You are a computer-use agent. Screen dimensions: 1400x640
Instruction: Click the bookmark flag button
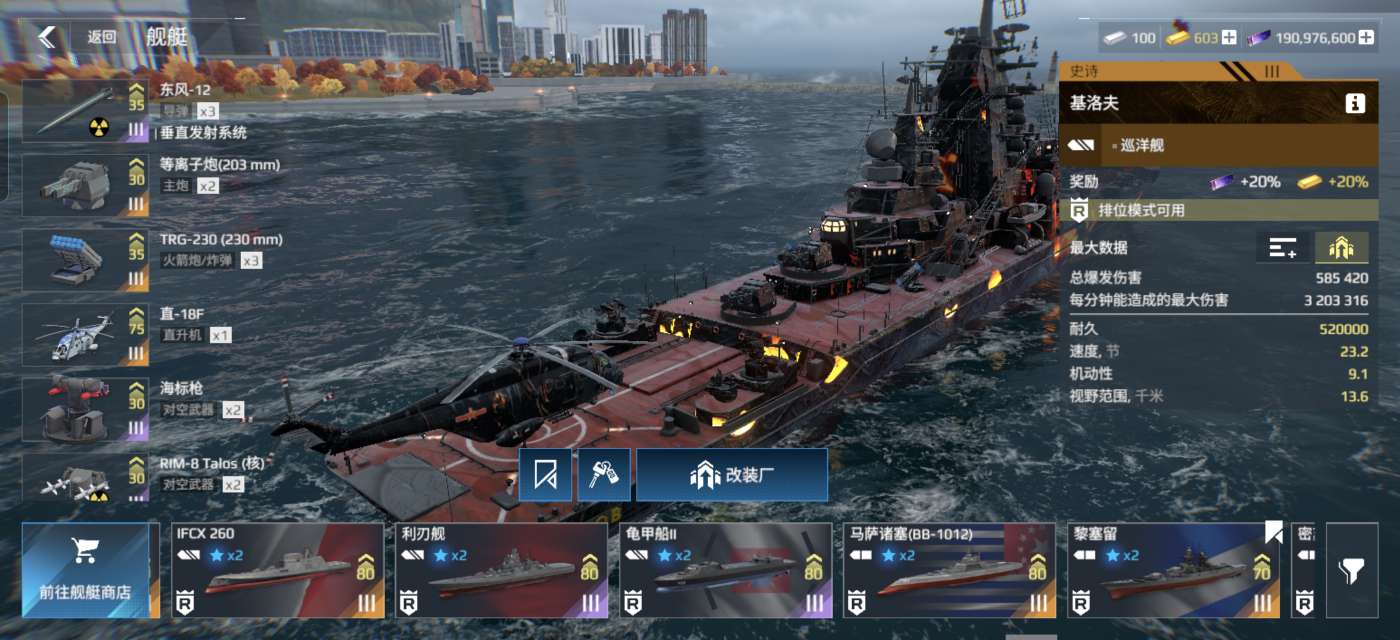pyautogui.click(x=545, y=475)
